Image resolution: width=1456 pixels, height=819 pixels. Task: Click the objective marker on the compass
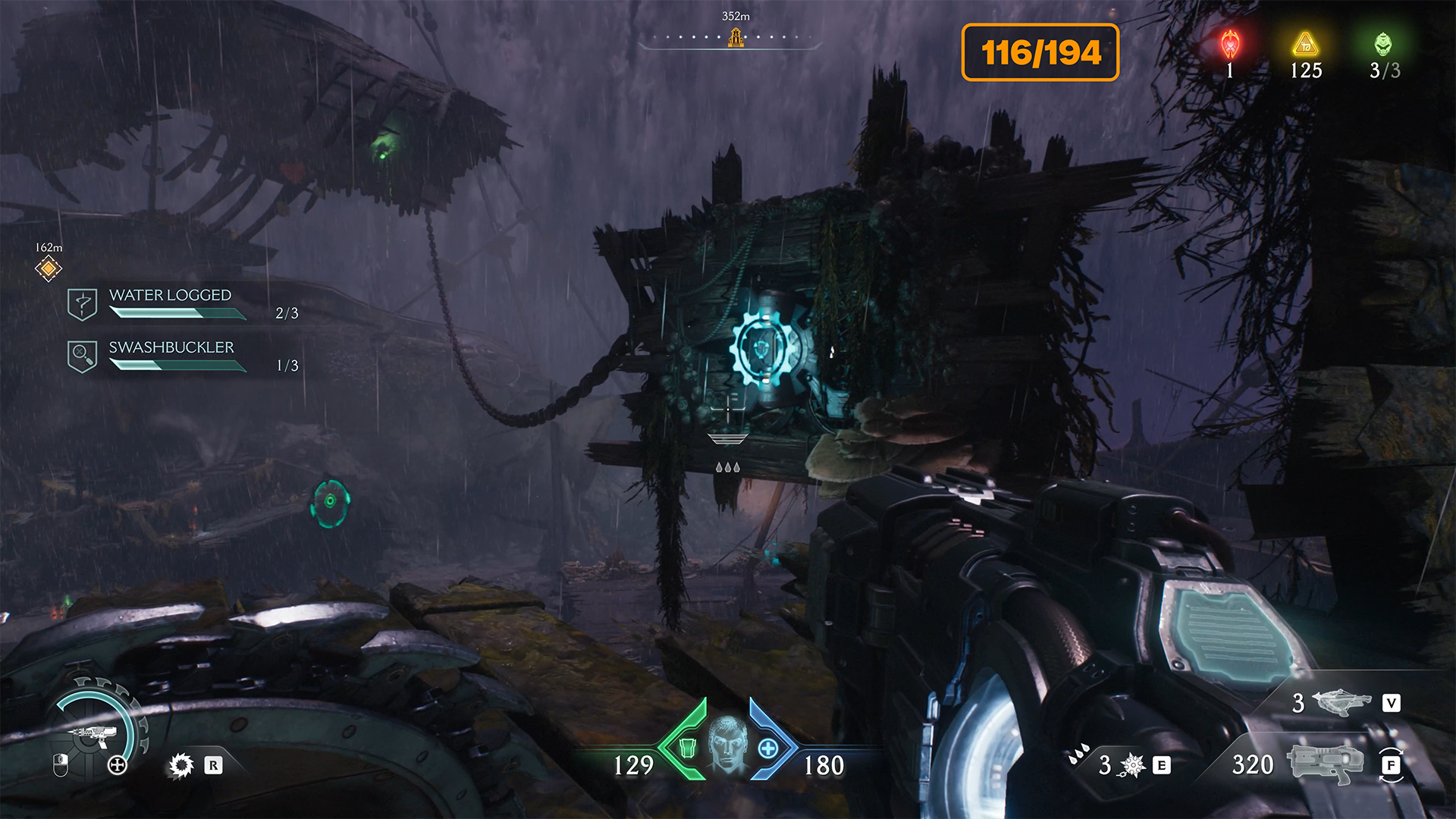[735, 37]
